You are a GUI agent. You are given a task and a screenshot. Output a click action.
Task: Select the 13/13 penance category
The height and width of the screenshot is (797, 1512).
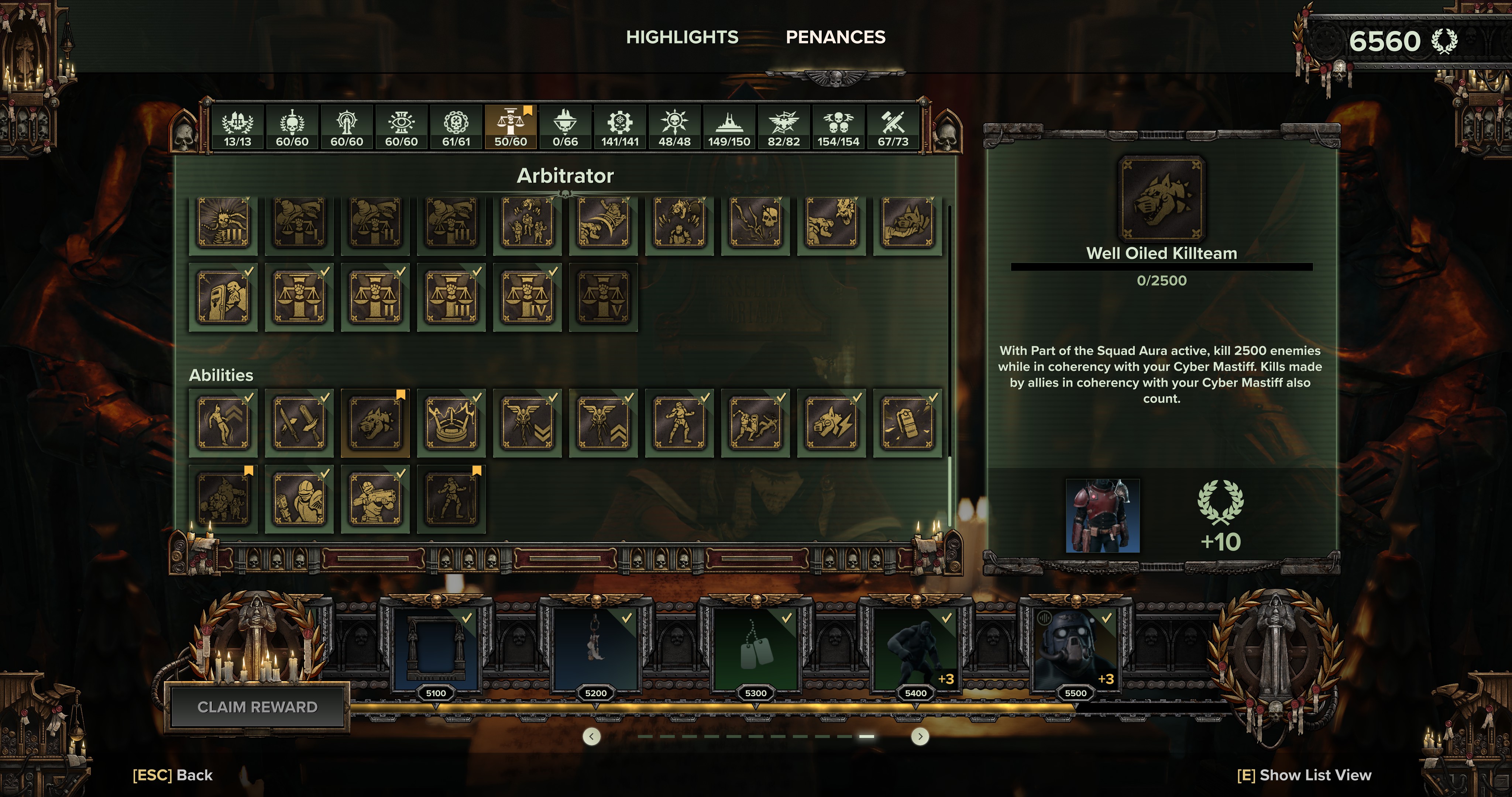(237, 127)
